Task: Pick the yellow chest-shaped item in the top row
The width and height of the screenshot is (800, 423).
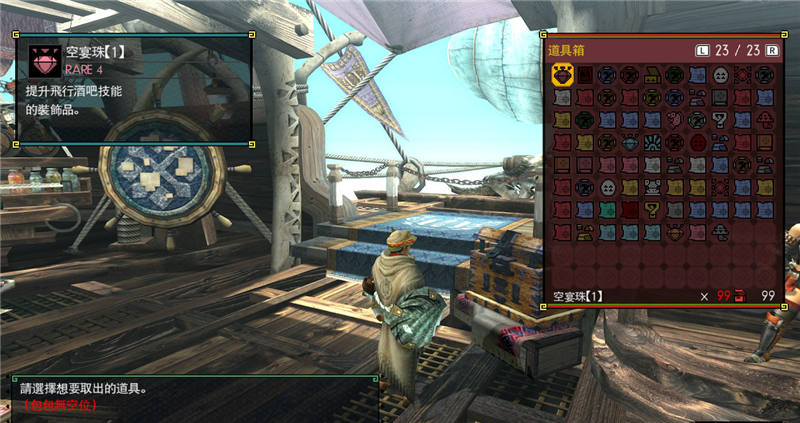Action: [652, 75]
